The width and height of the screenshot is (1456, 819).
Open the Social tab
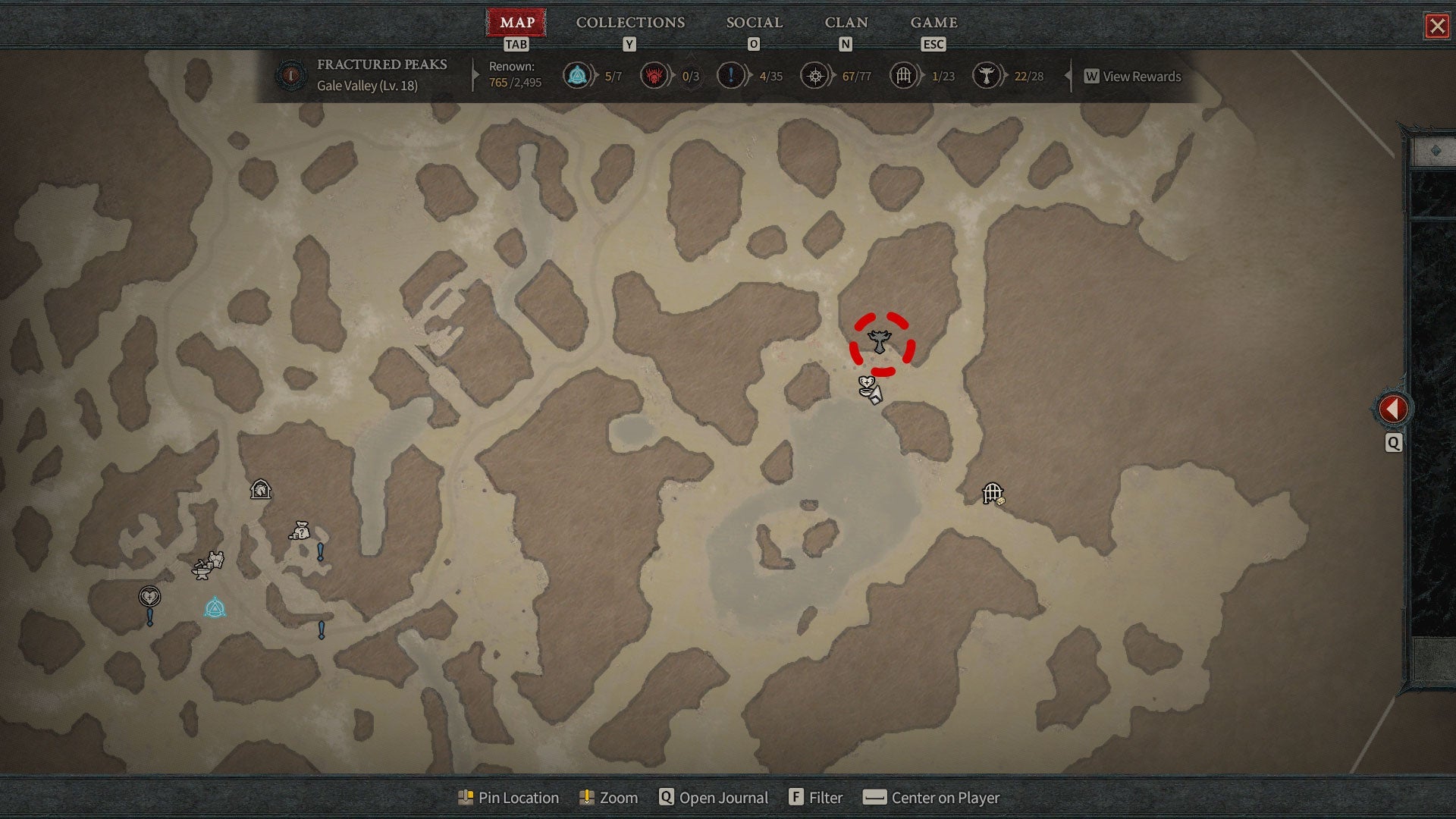(x=754, y=23)
